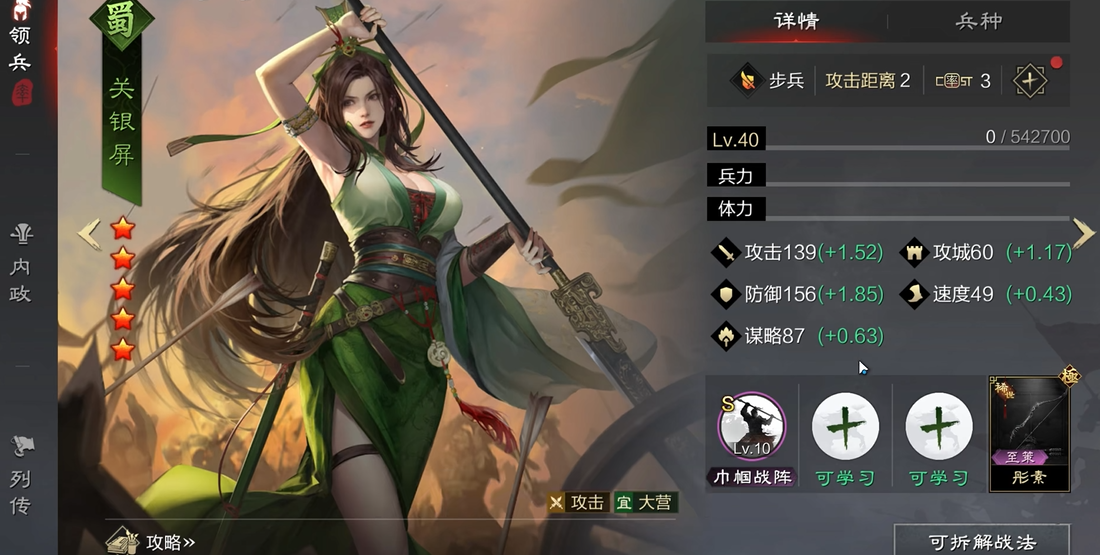Click the star-plus icon with red dot
The width and height of the screenshot is (1100, 555).
[1029, 80]
